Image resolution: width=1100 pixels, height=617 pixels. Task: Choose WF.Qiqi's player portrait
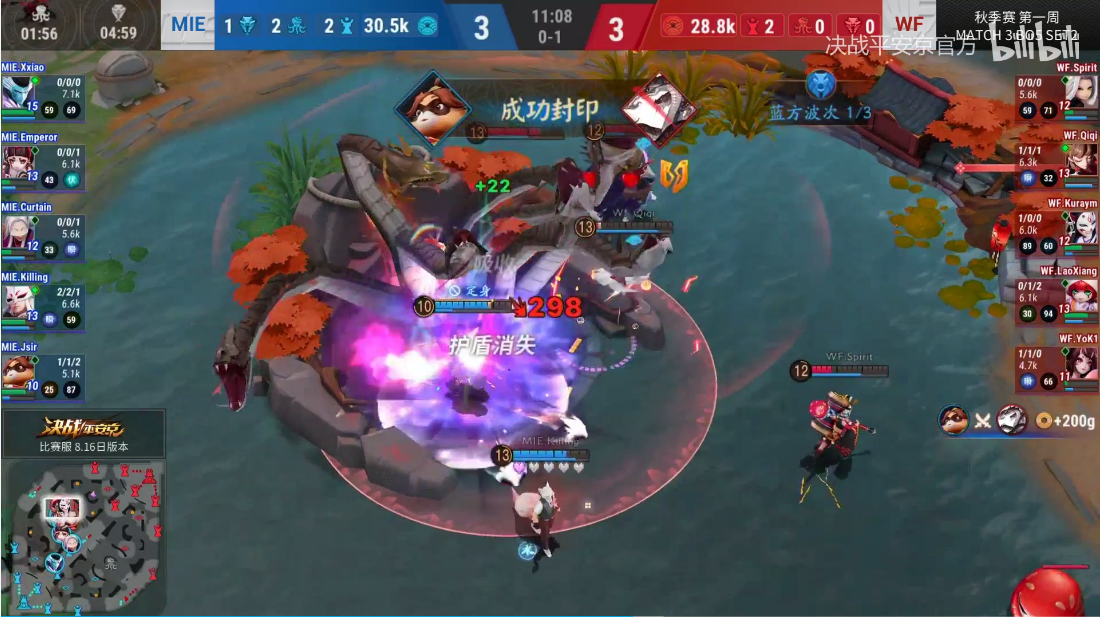[x=1083, y=160]
